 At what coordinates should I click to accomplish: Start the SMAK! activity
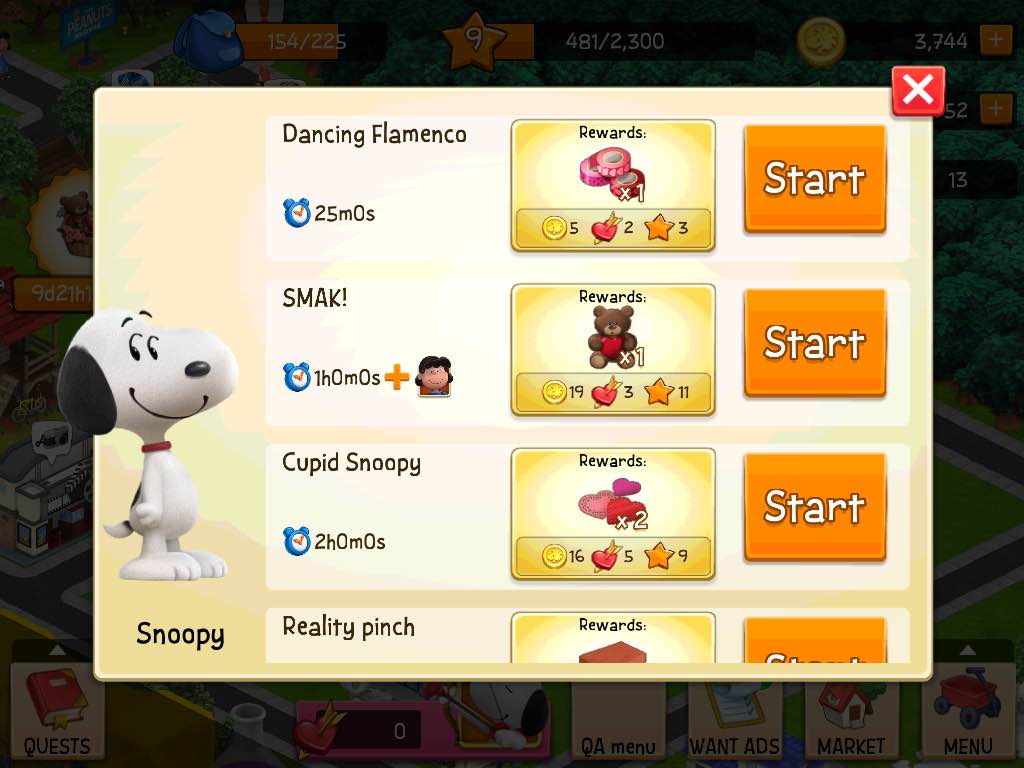(814, 343)
